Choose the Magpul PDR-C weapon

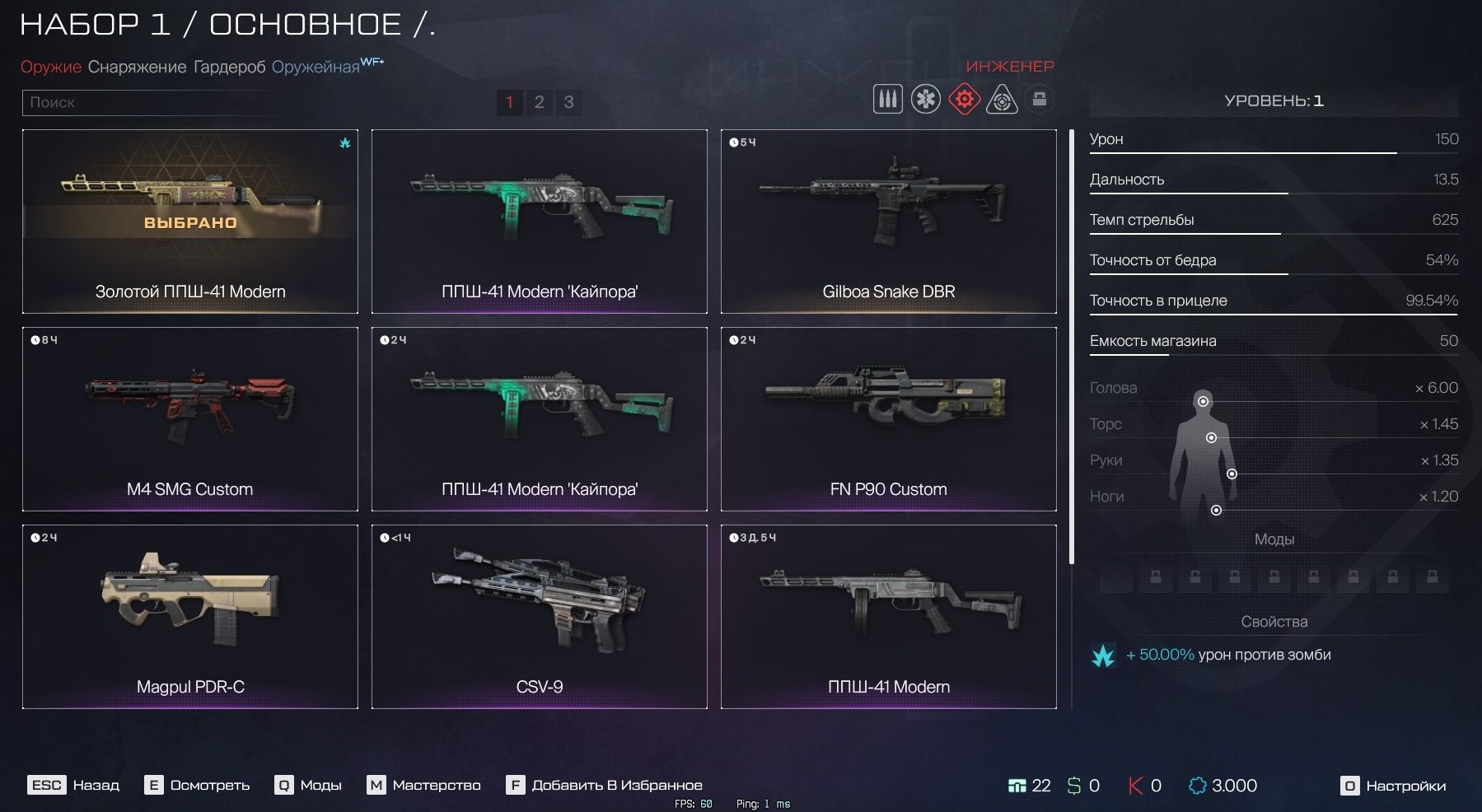point(190,616)
